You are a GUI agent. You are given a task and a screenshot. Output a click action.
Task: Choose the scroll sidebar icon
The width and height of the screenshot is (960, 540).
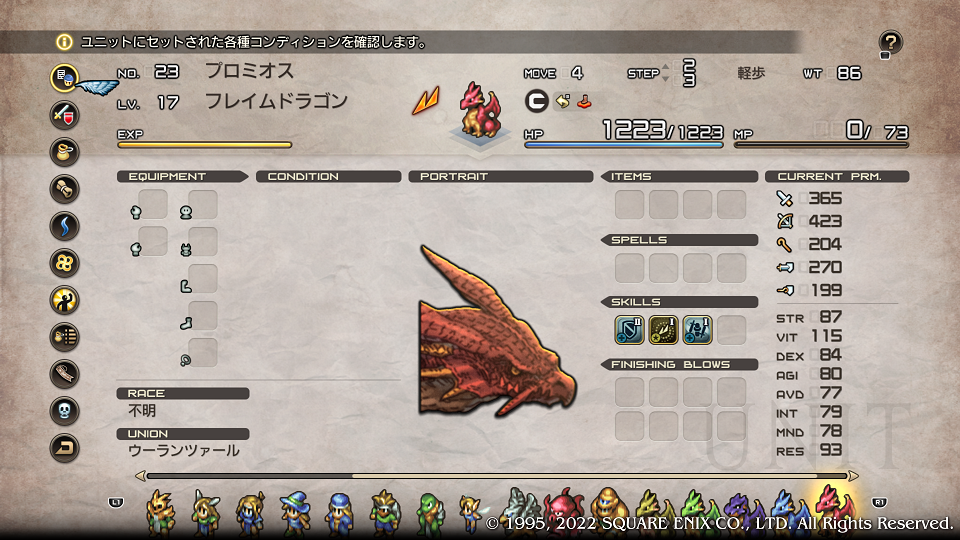65,188
